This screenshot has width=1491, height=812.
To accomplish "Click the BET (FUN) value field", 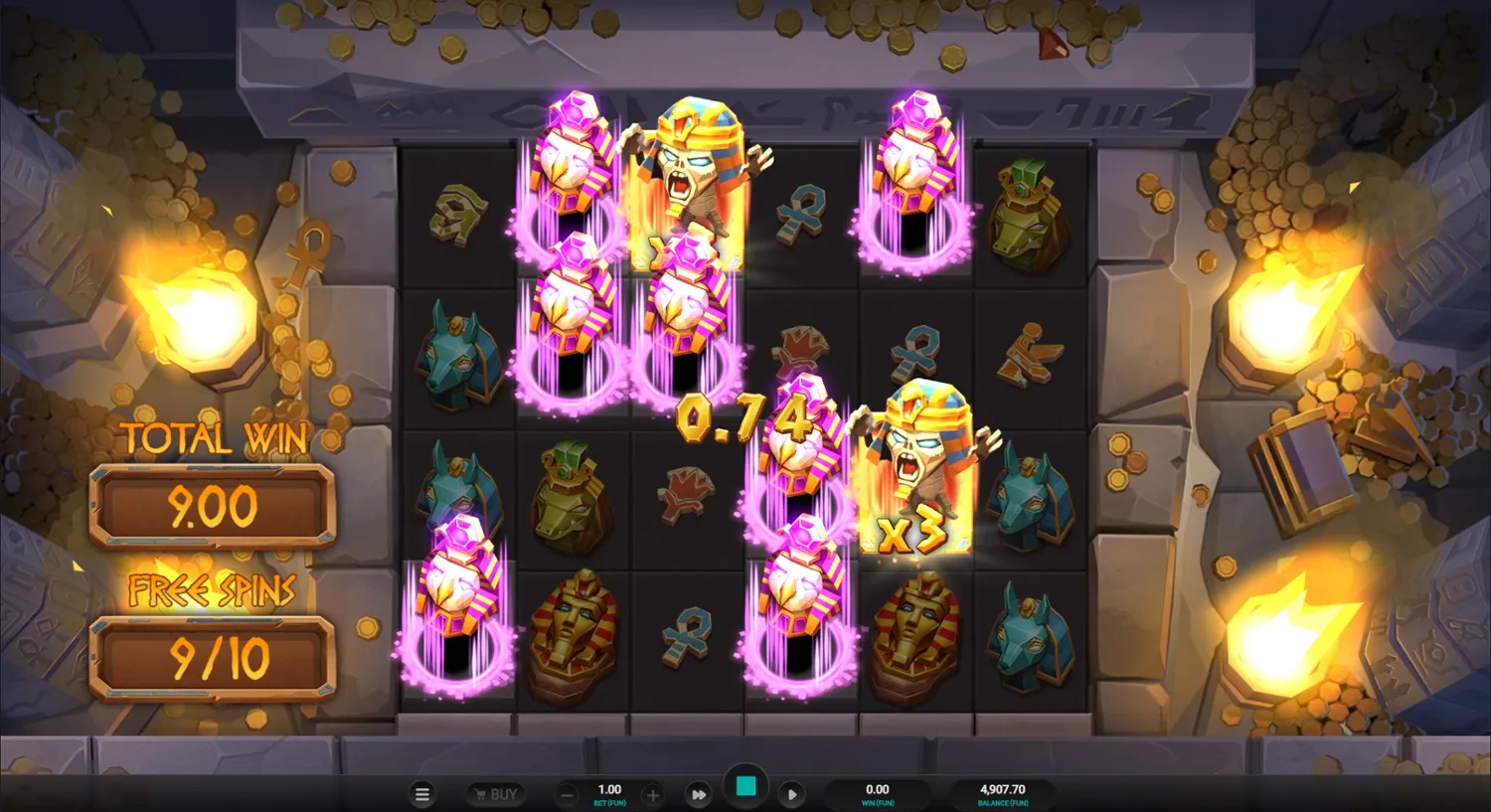I will coord(608,790).
